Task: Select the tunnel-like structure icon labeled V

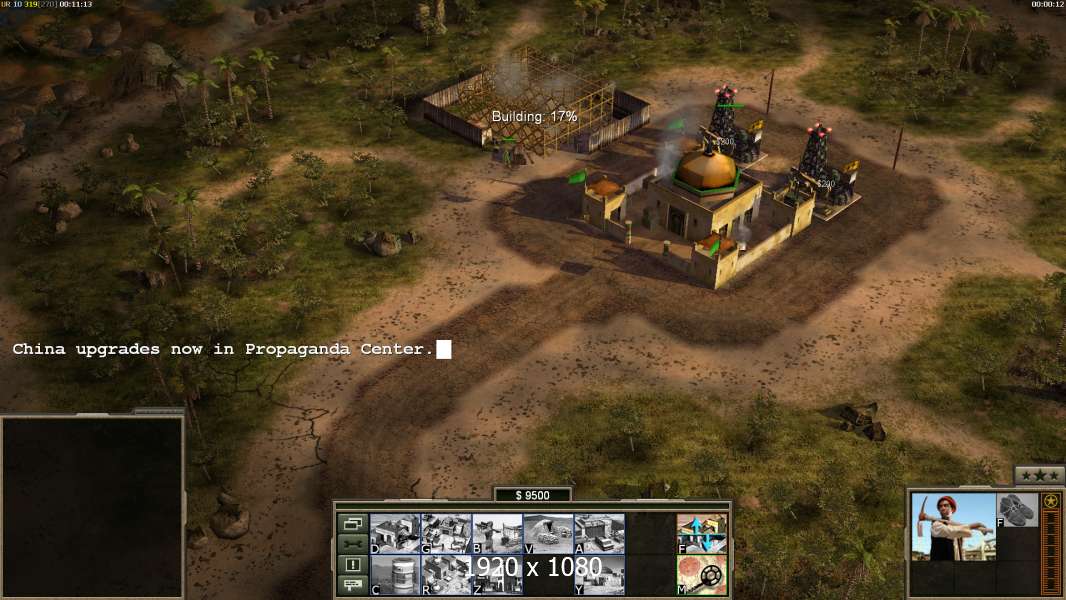Action: 548,534
